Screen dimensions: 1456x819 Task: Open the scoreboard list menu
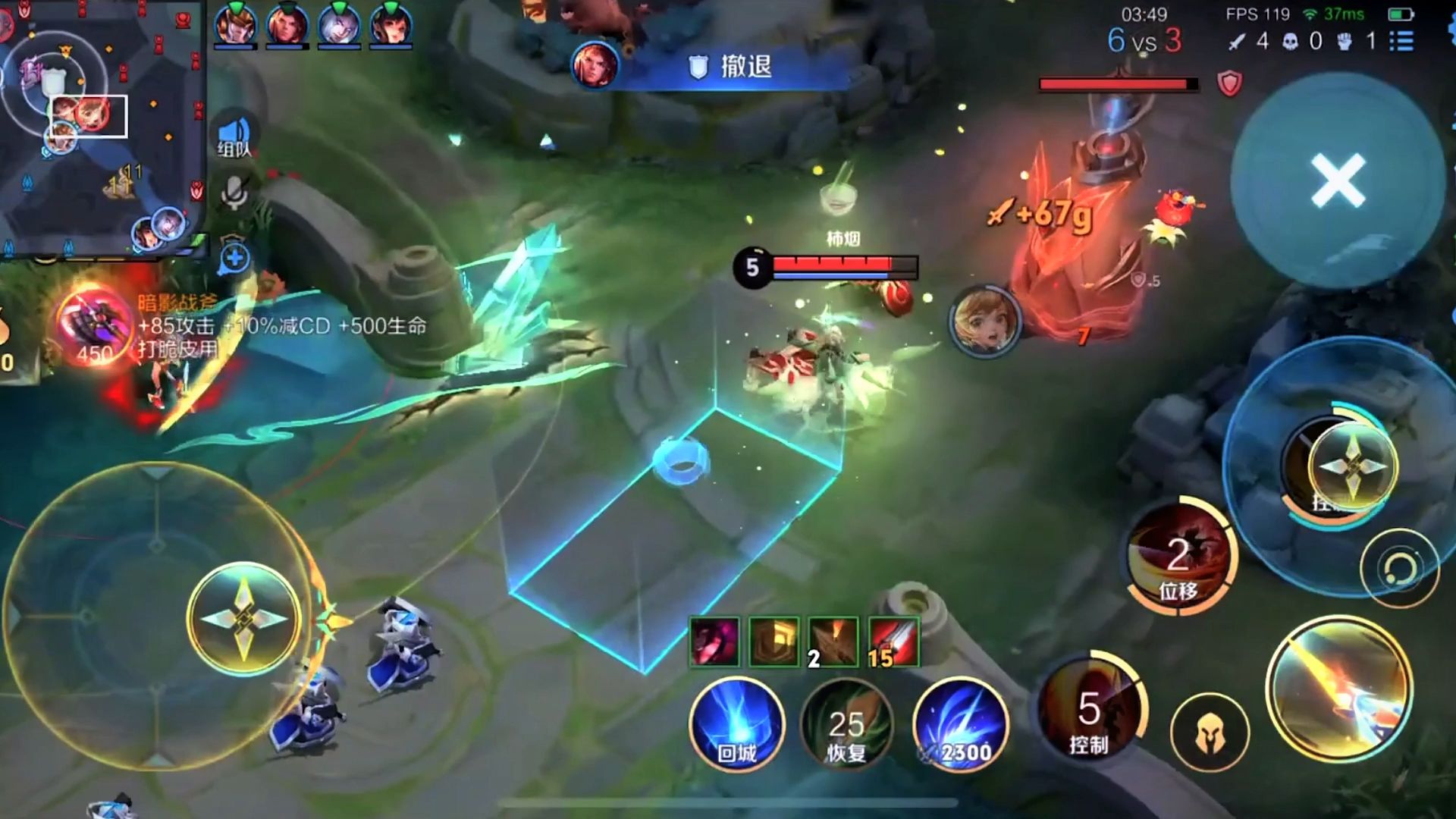[x=1401, y=41]
